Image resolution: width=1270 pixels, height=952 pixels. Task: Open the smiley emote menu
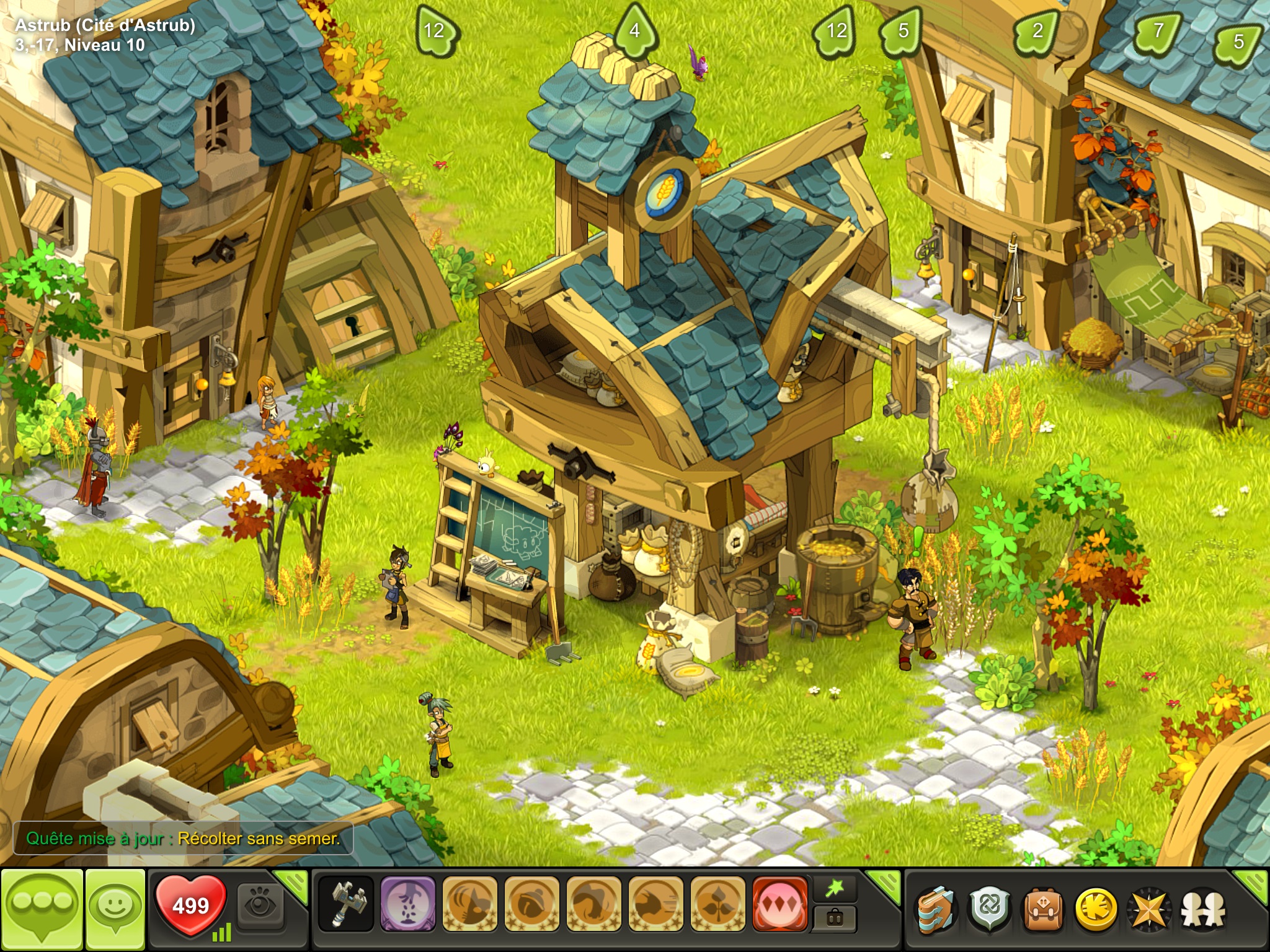(x=115, y=907)
